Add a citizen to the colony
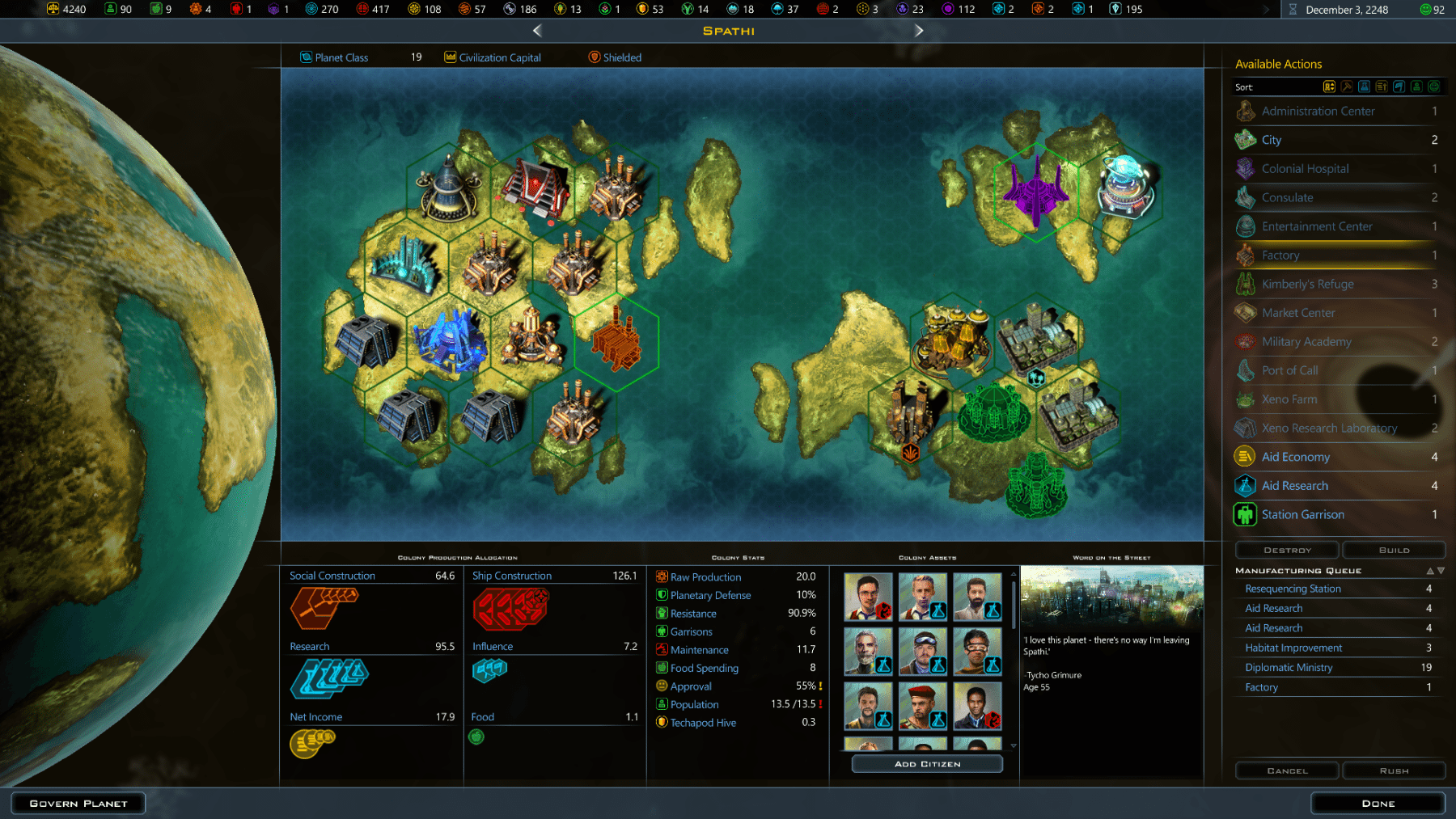This screenshot has width=1456, height=819. (927, 764)
